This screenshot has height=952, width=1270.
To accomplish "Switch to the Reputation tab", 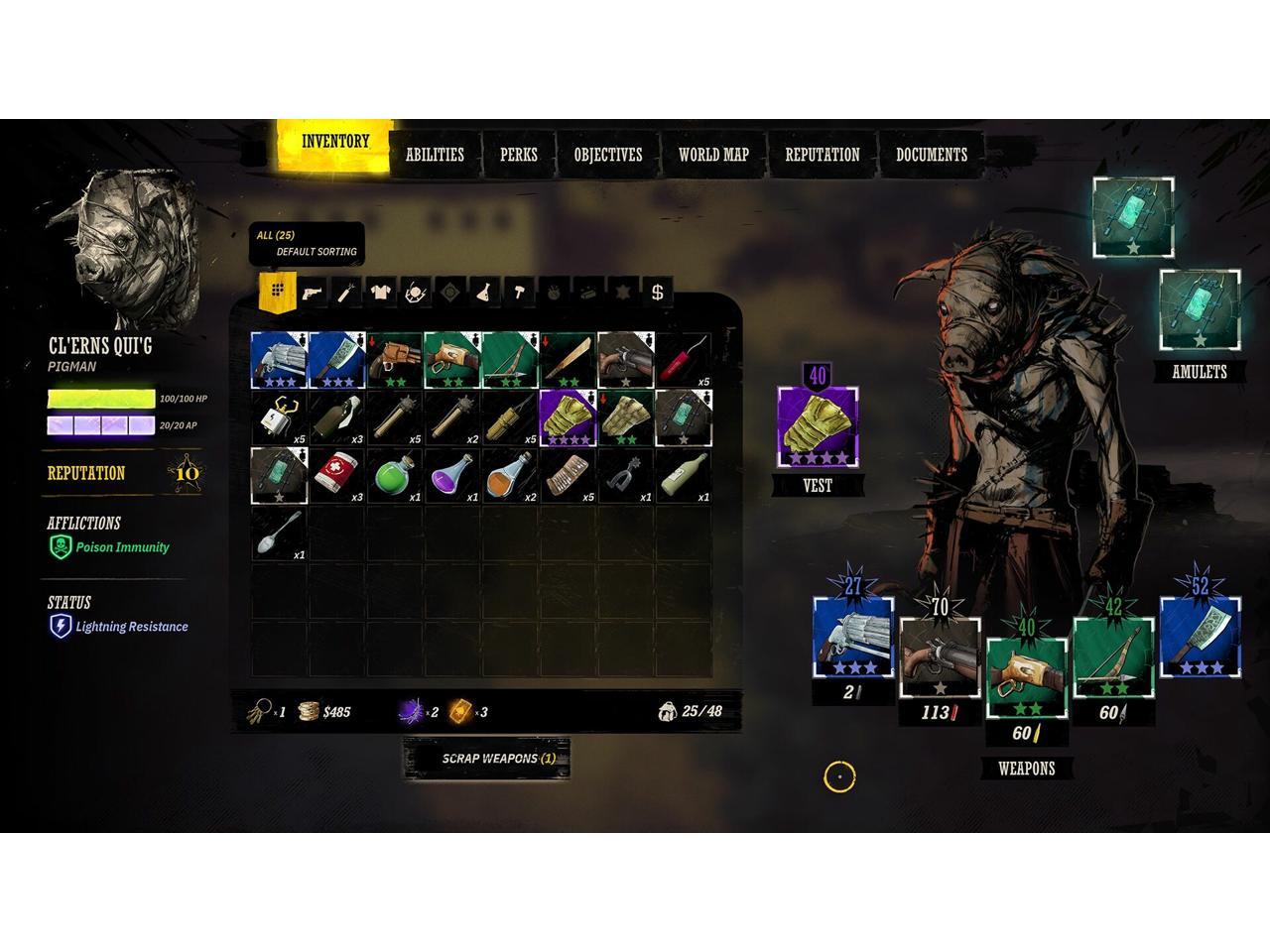I will (822, 155).
